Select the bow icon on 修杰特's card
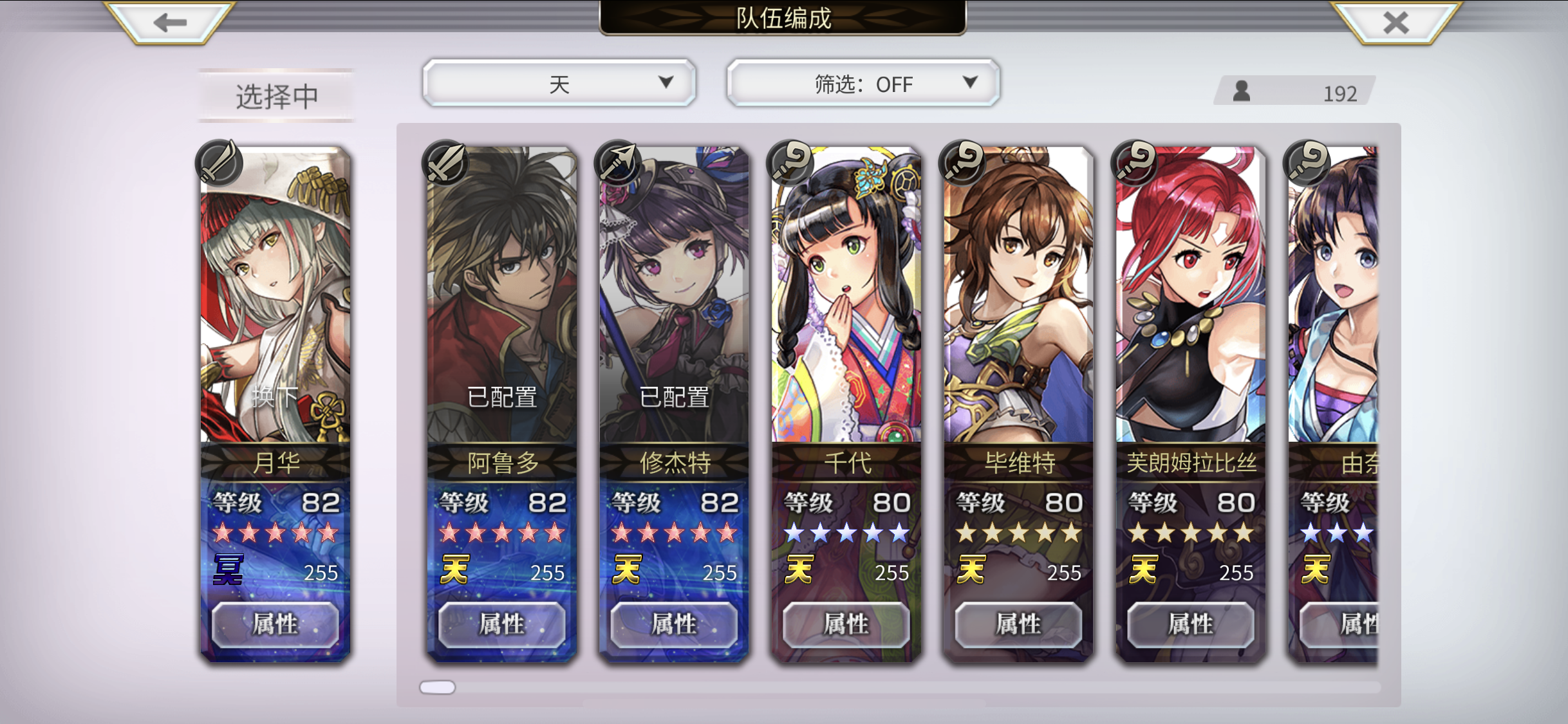The image size is (1568, 724). 619,163
